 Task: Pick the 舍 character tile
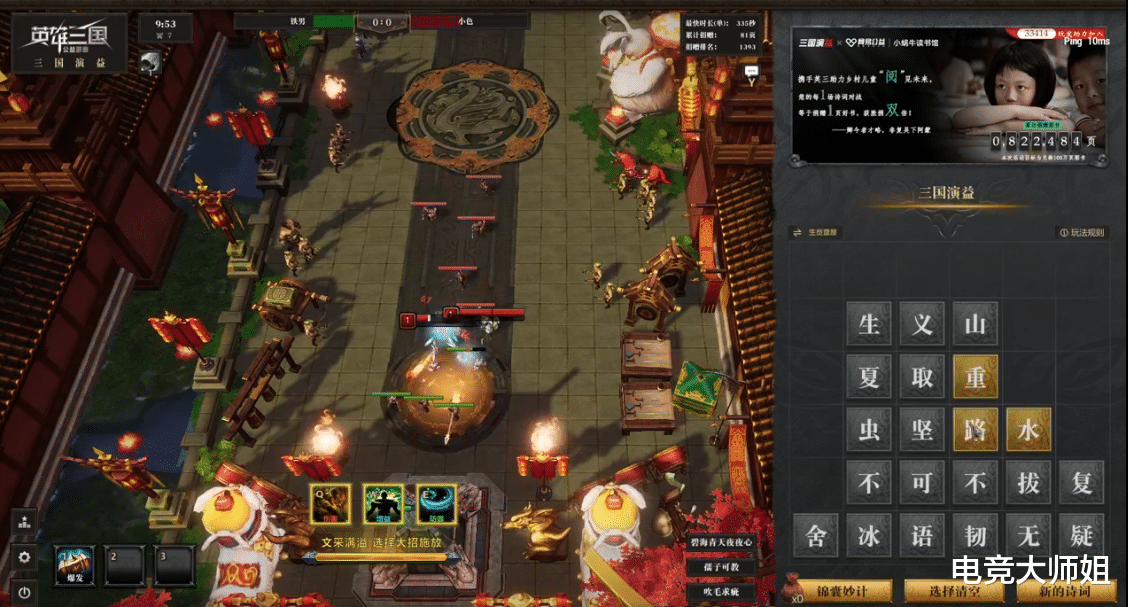click(x=816, y=535)
